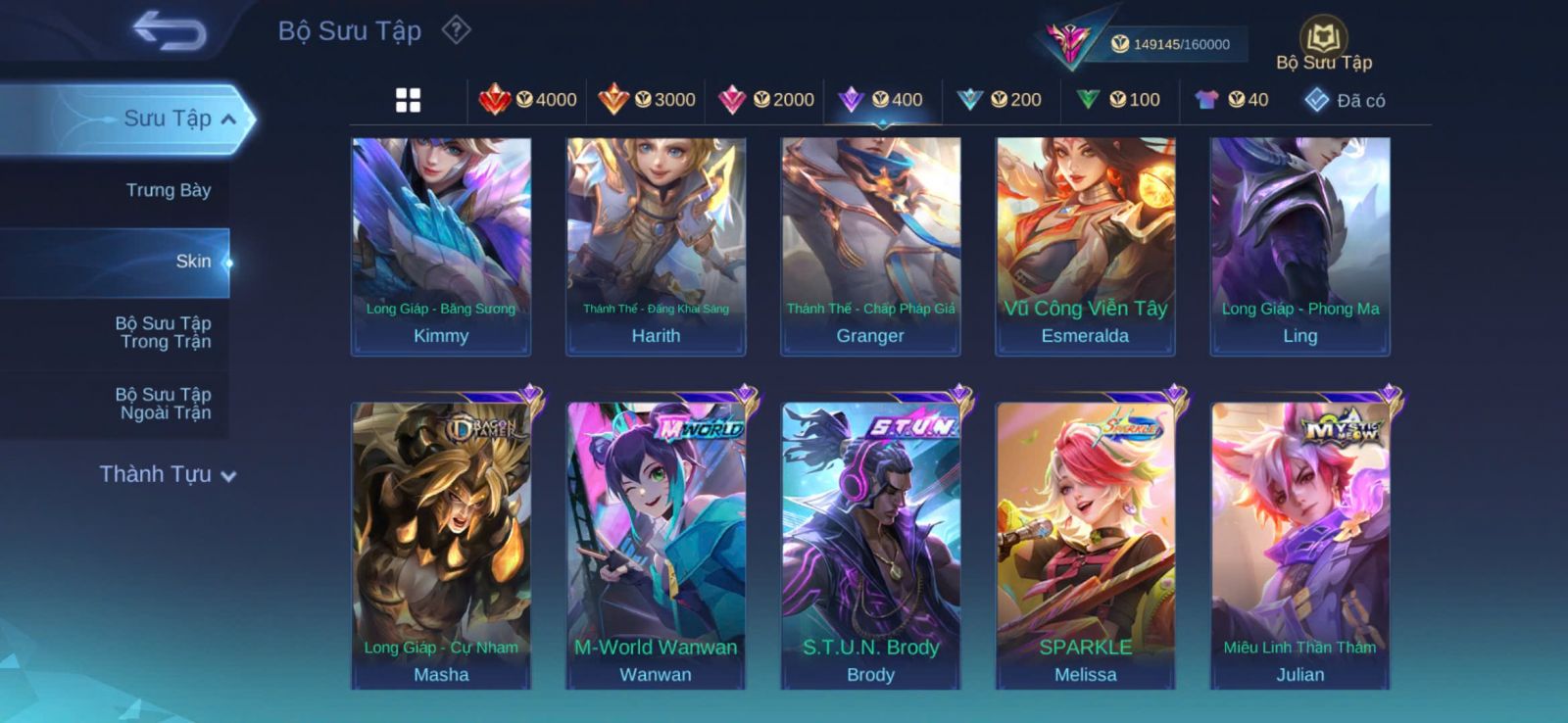This screenshot has height=723, width=1568.
Task: Pick the SPARKLE Melissa skin card
Action: point(1085,544)
